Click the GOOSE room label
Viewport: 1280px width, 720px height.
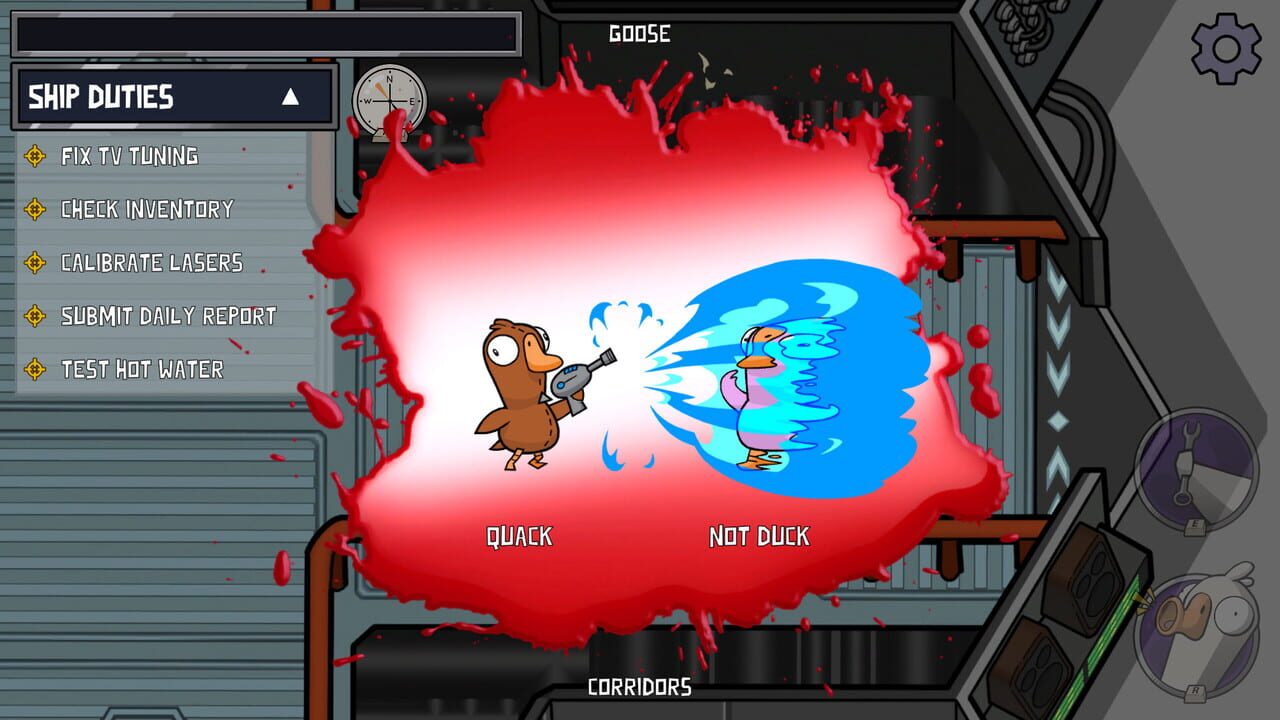(x=640, y=33)
